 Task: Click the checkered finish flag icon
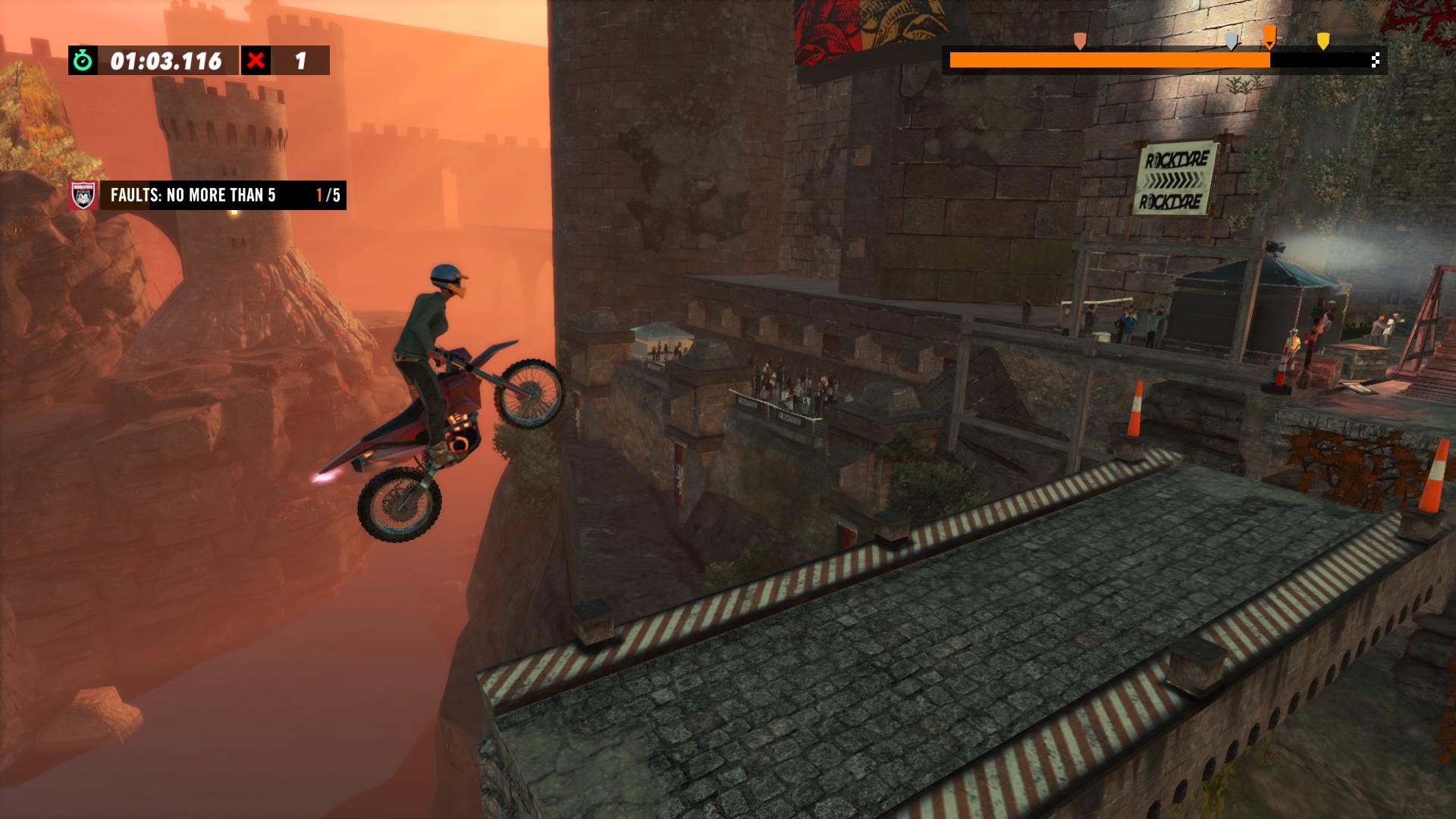1376,61
